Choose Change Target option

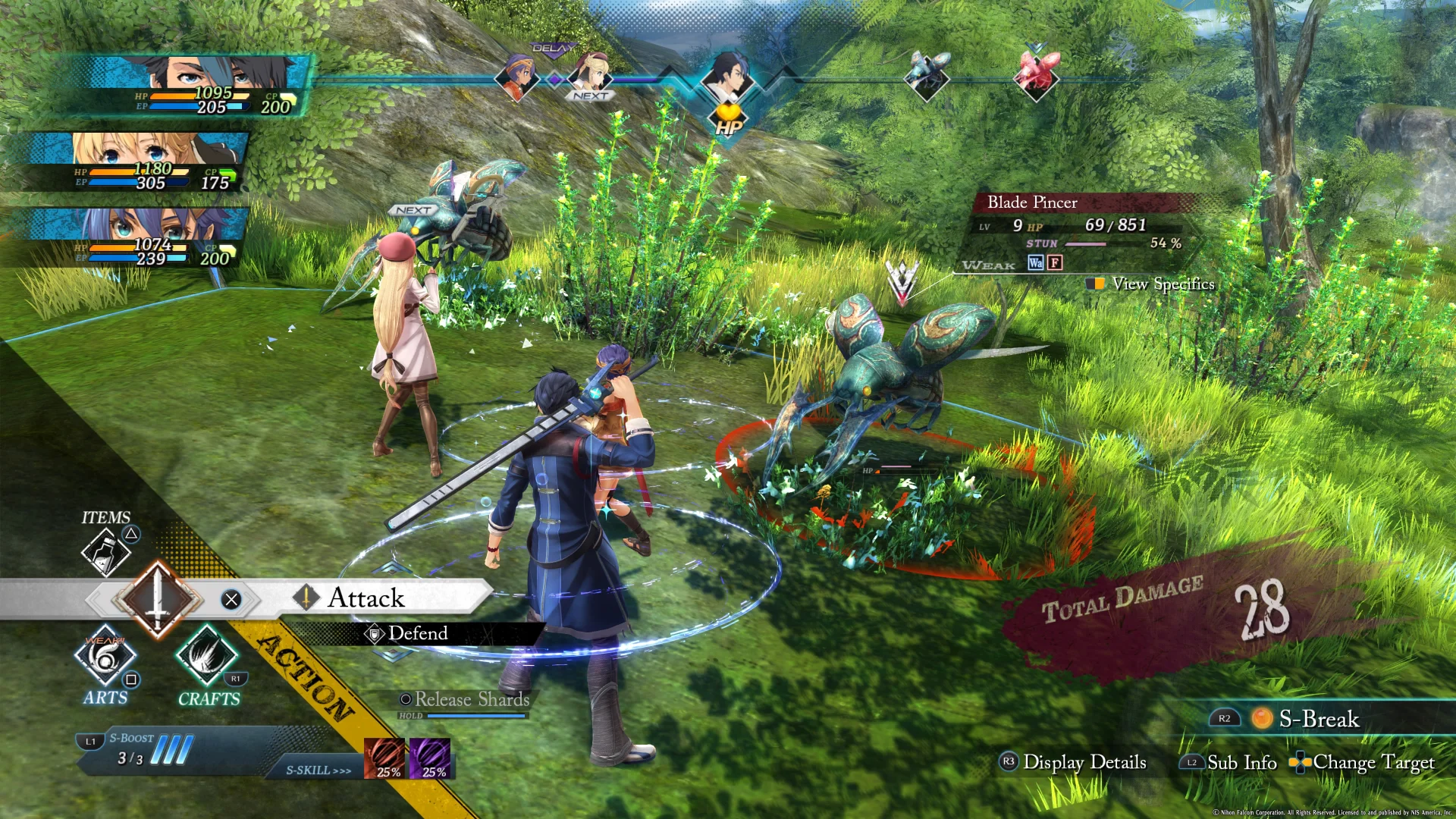[x=1373, y=762]
